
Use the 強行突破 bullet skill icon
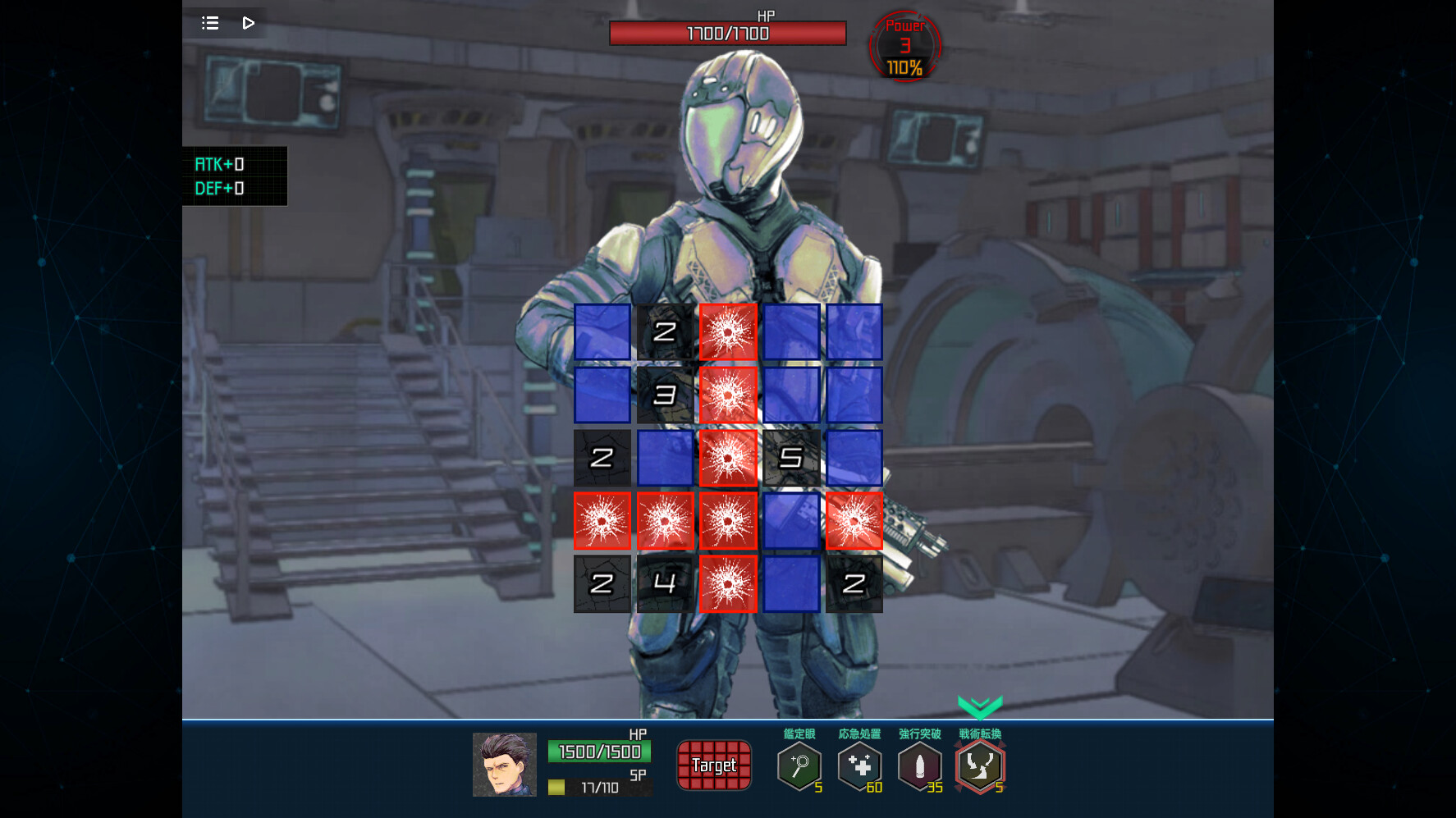[x=920, y=766]
